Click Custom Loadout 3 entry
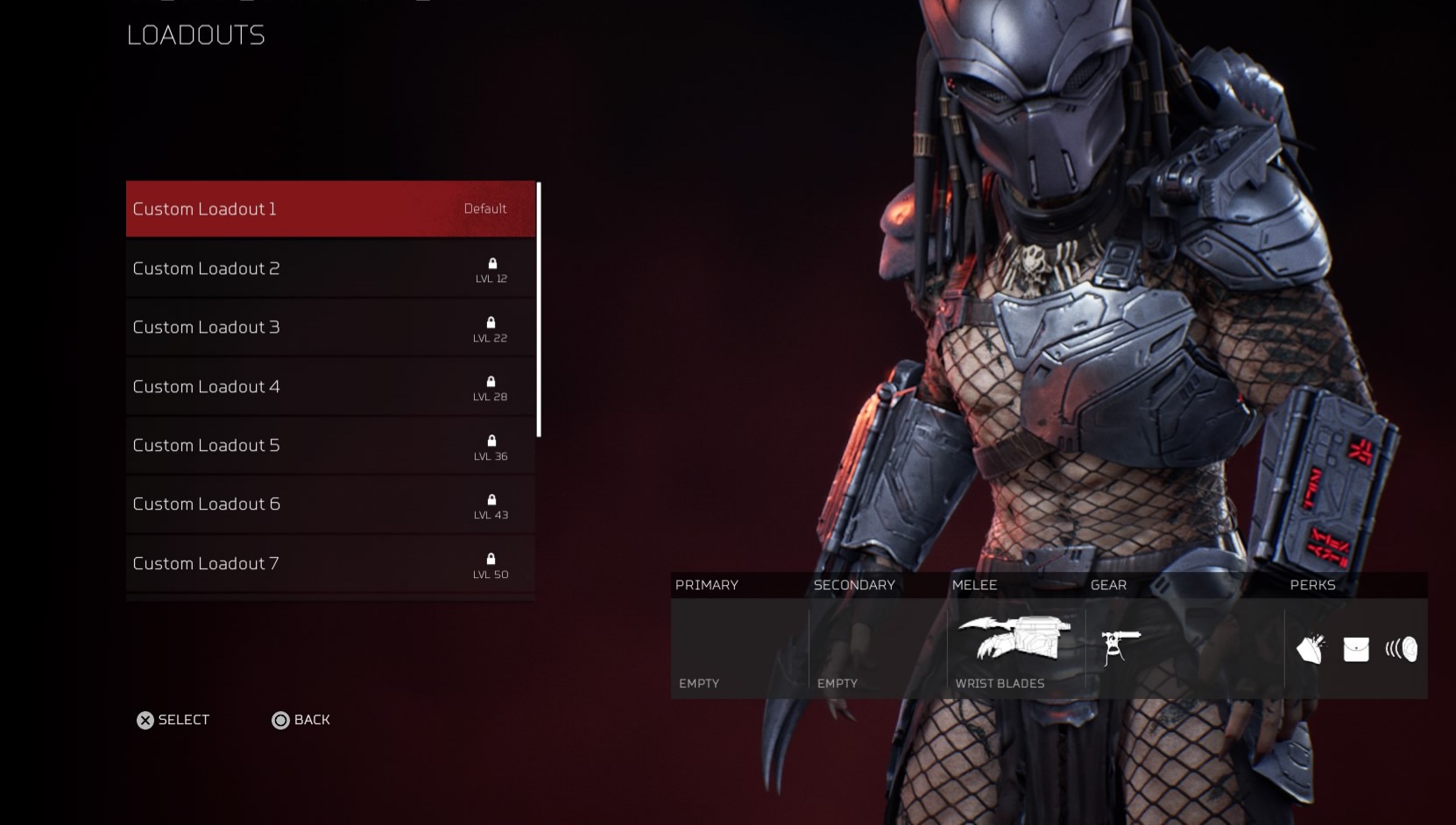Image resolution: width=1456 pixels, height=825 pixels. tap(330, 327)
